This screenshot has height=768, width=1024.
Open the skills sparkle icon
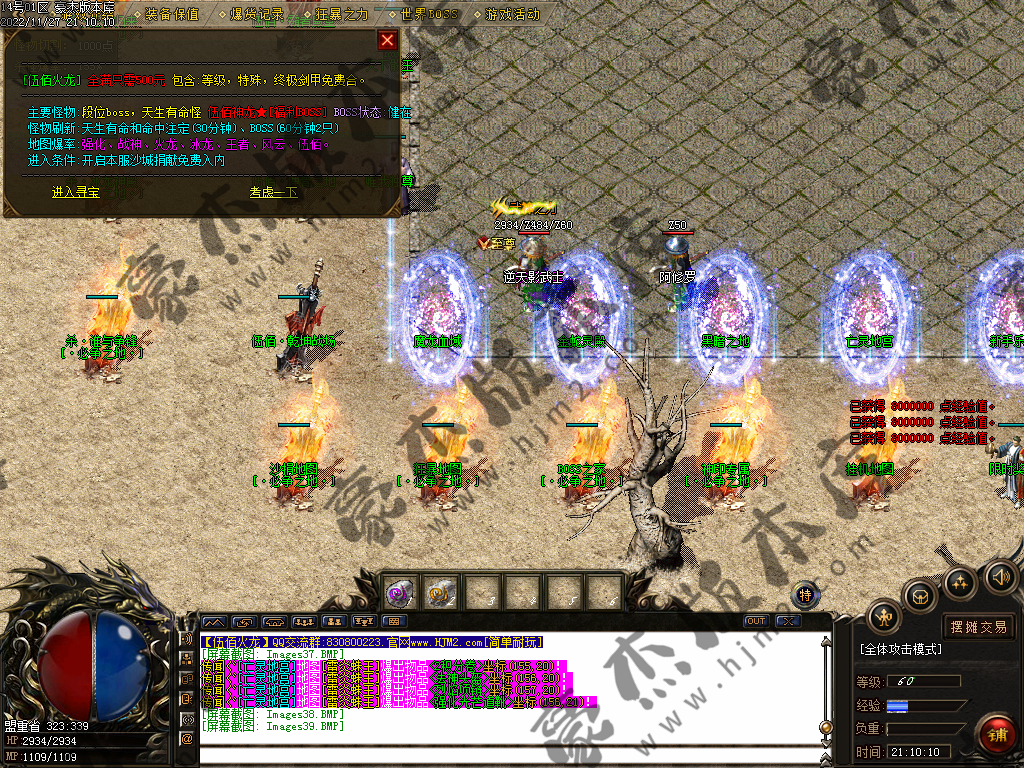click(960, 582)
